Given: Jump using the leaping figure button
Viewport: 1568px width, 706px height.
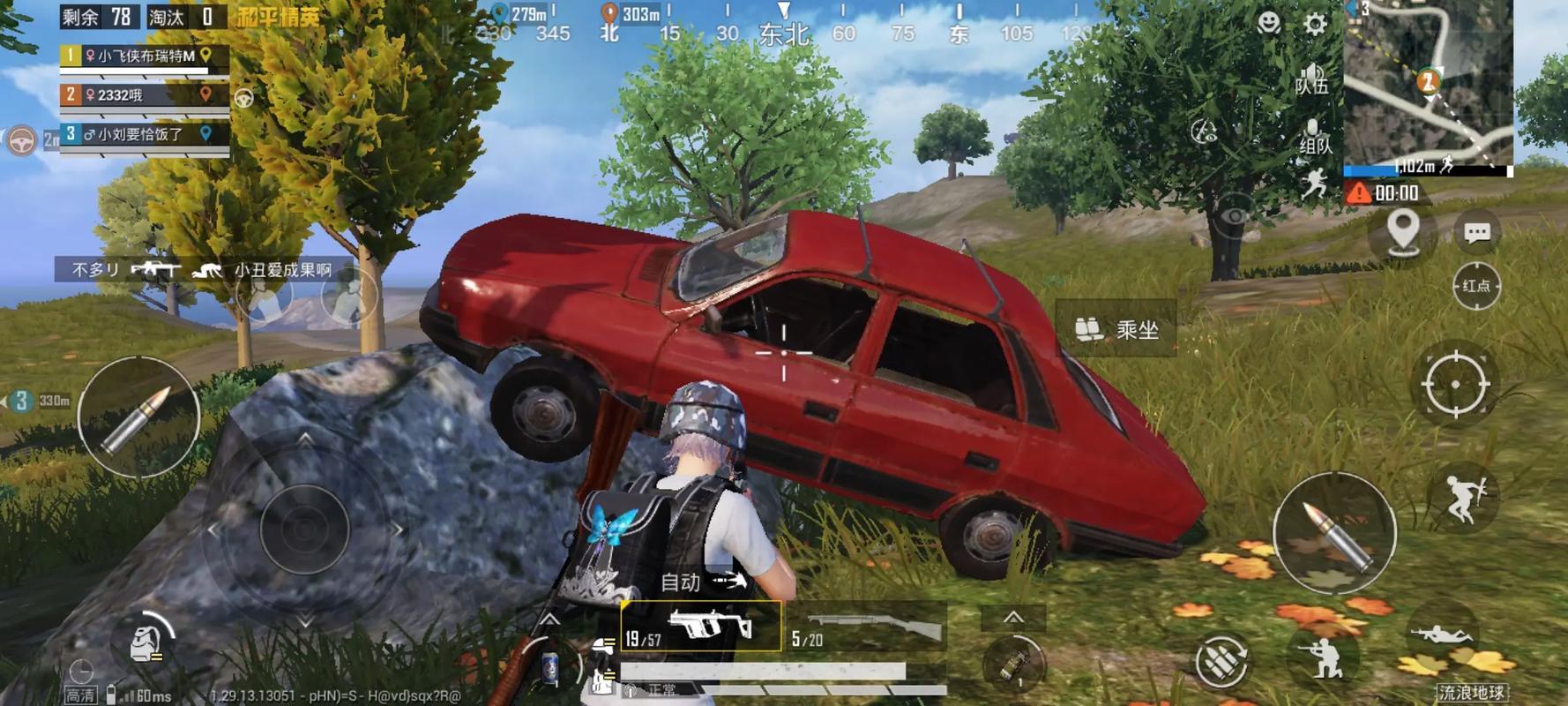Looking at the screenshot, I should [x=1465, y=498].
